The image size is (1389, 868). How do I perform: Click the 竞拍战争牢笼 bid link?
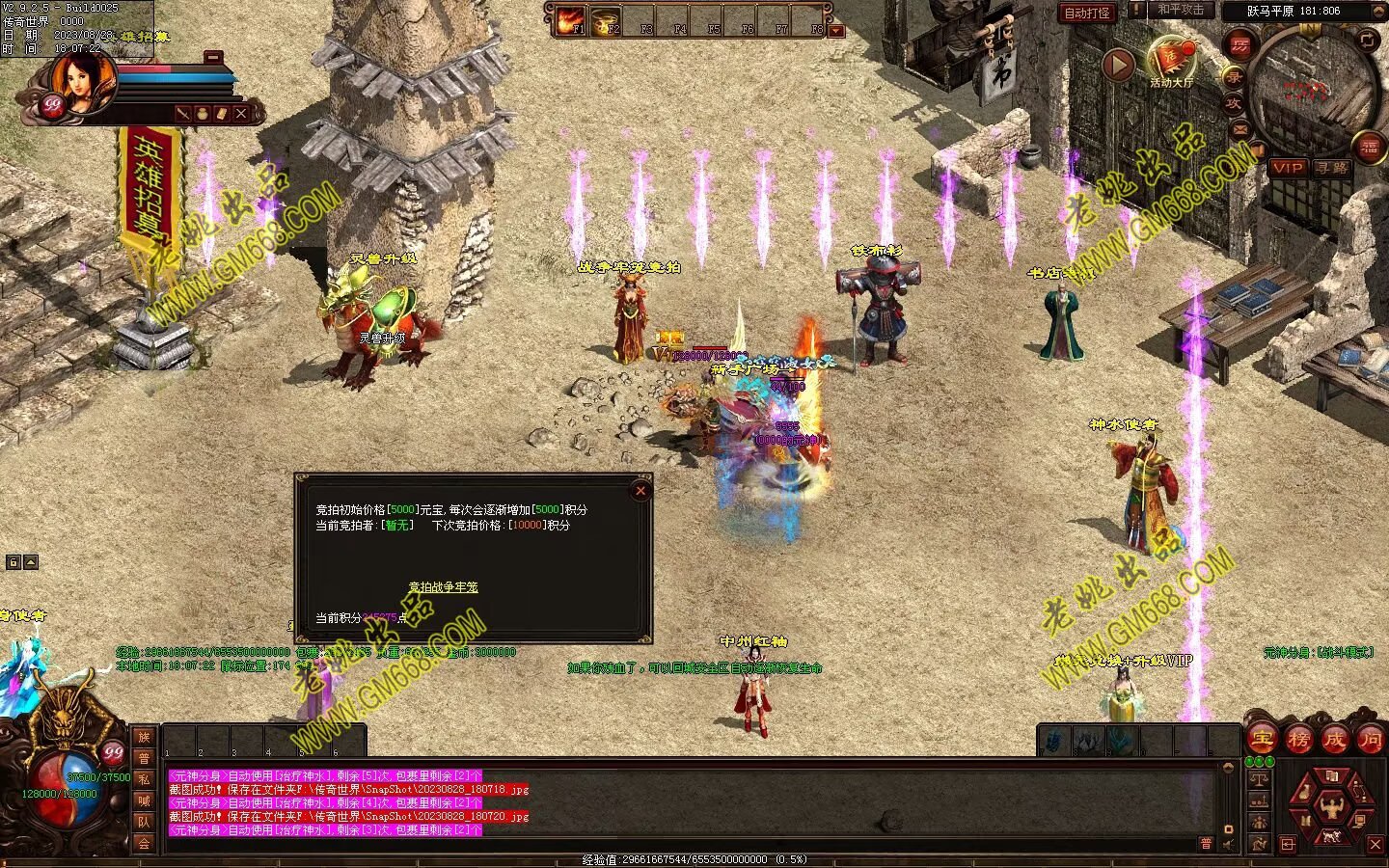point(443,586)
